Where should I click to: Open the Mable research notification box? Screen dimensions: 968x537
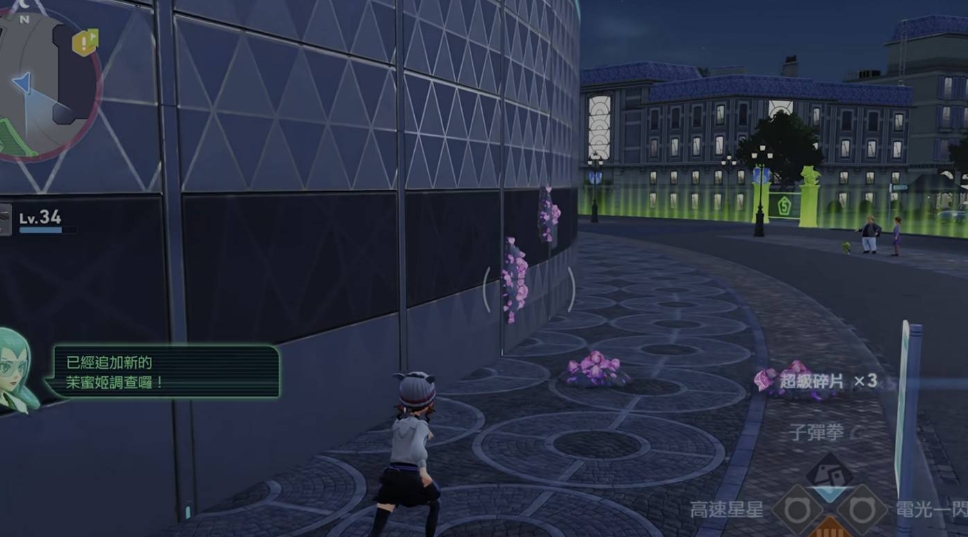click(165, 371)
